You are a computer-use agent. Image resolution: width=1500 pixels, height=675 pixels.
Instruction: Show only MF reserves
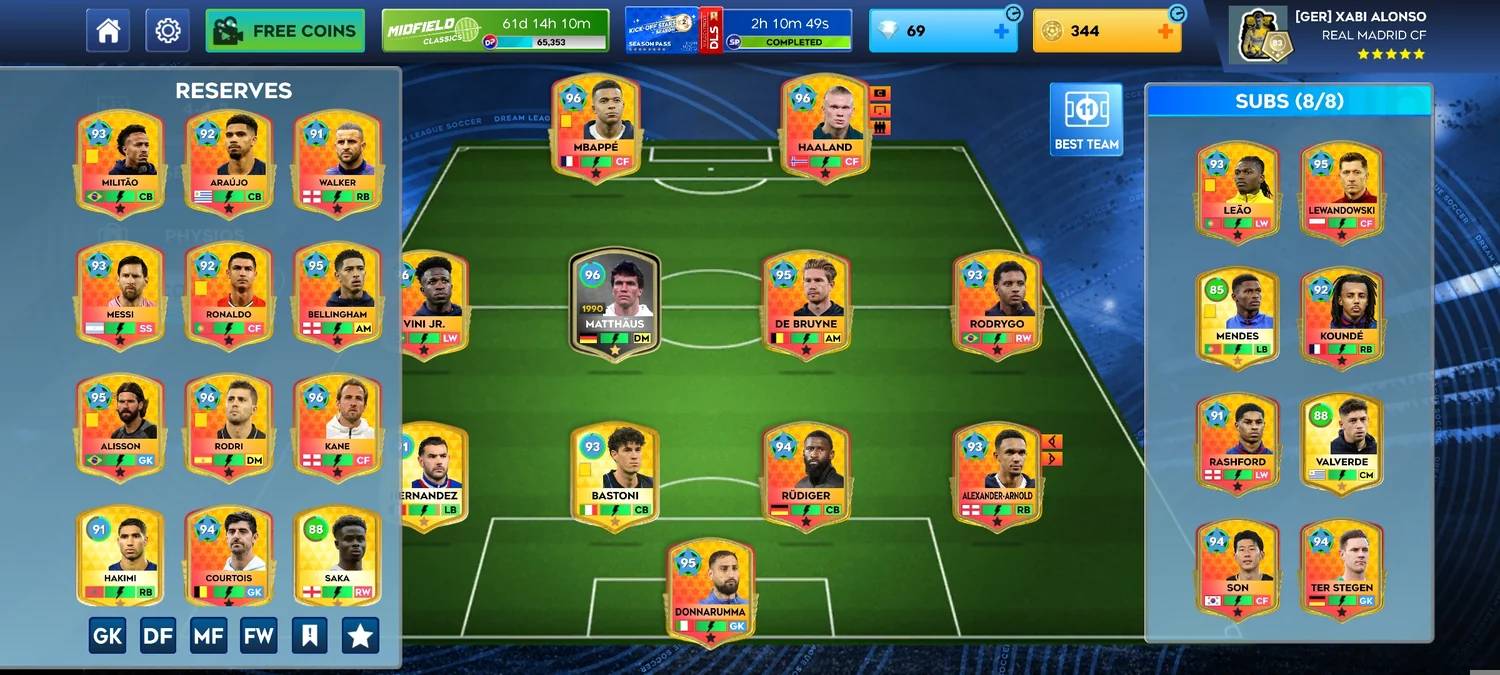pyautogui.click(x=208, y=635)
